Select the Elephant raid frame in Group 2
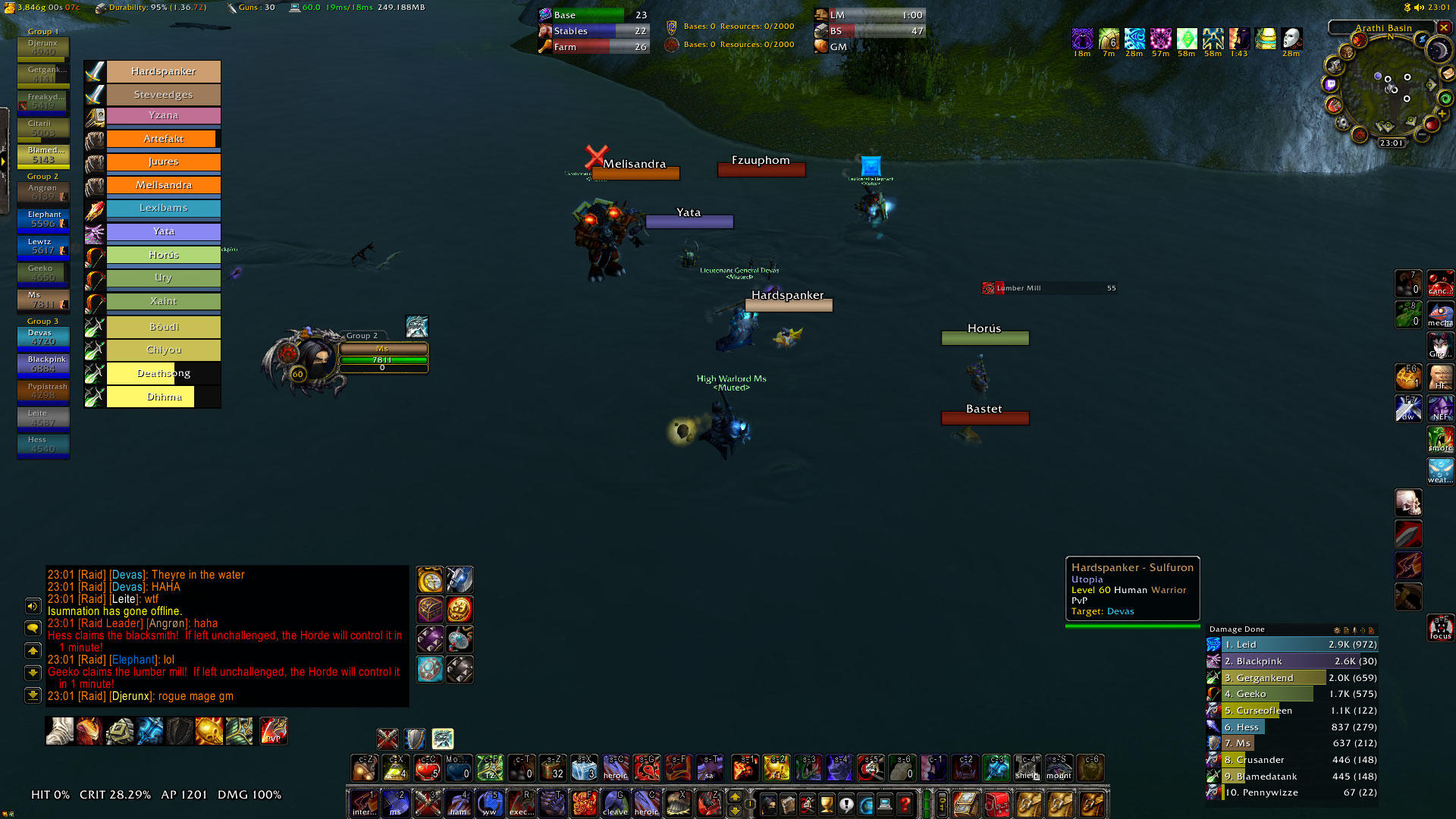This screenshot has height=819, width=1456. coord(43,219)
